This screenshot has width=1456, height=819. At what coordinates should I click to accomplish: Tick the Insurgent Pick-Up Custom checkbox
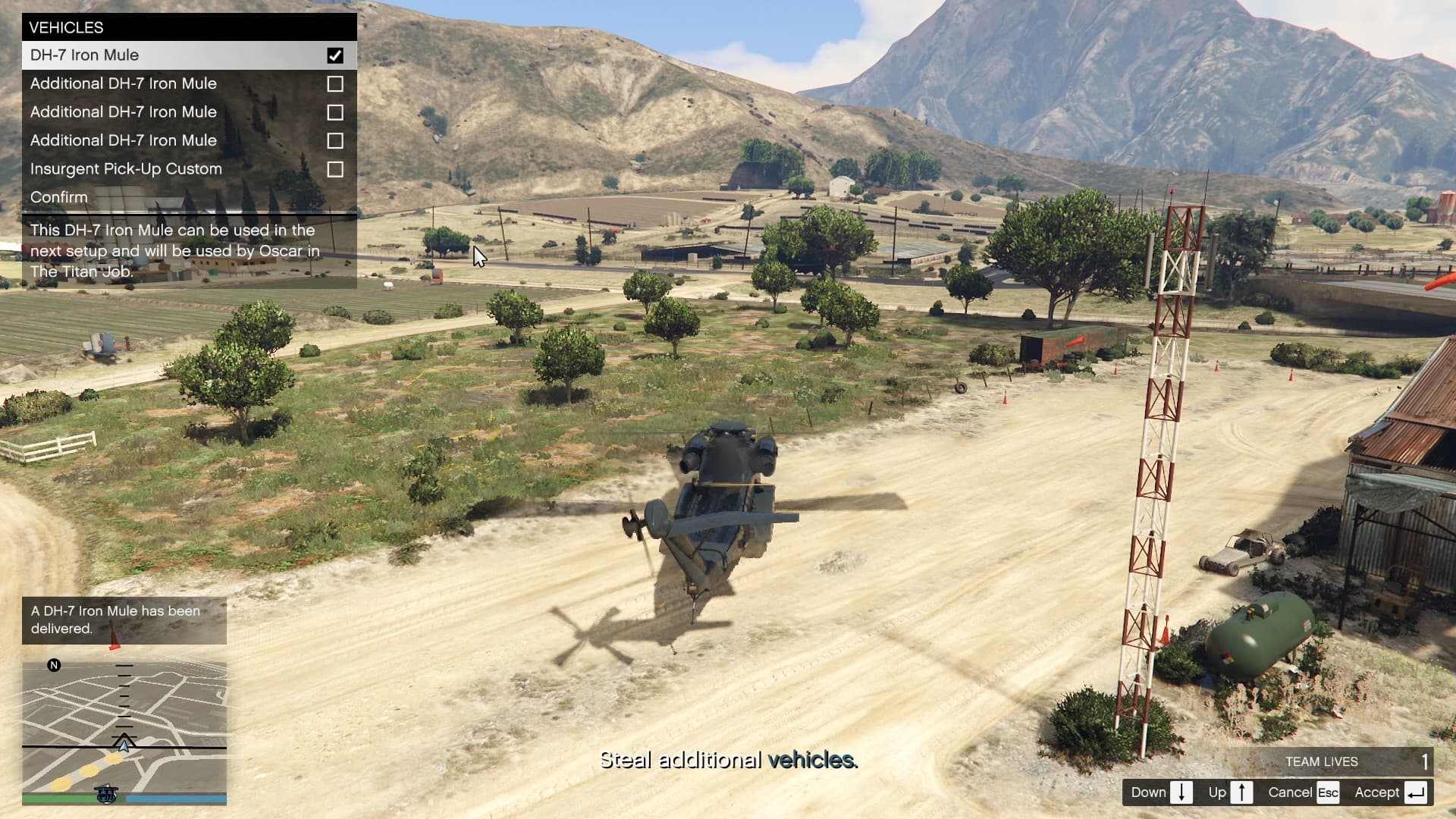click(x=334, y=169)
